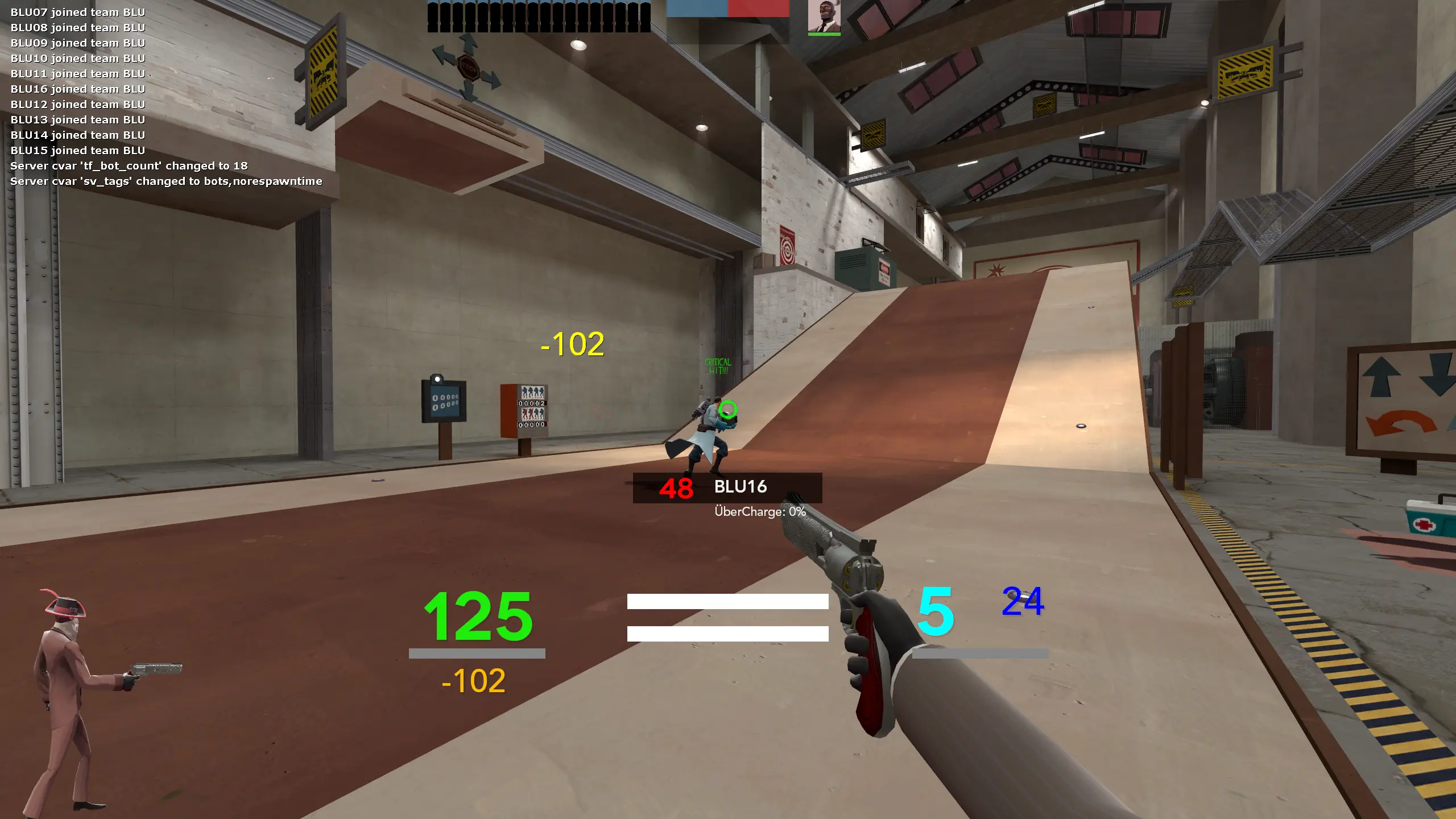
Task: Expand the chat log entry about tf_bot_count
Action: coord(128,166)
